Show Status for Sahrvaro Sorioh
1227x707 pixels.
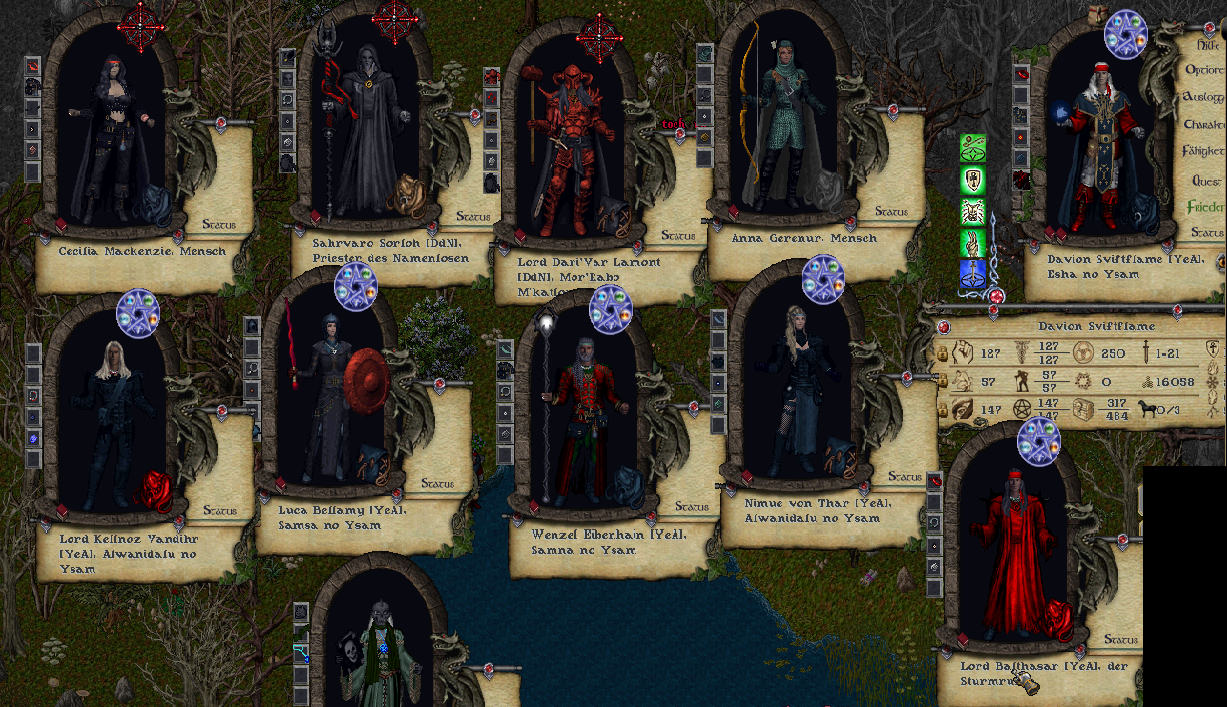[473, 216]
